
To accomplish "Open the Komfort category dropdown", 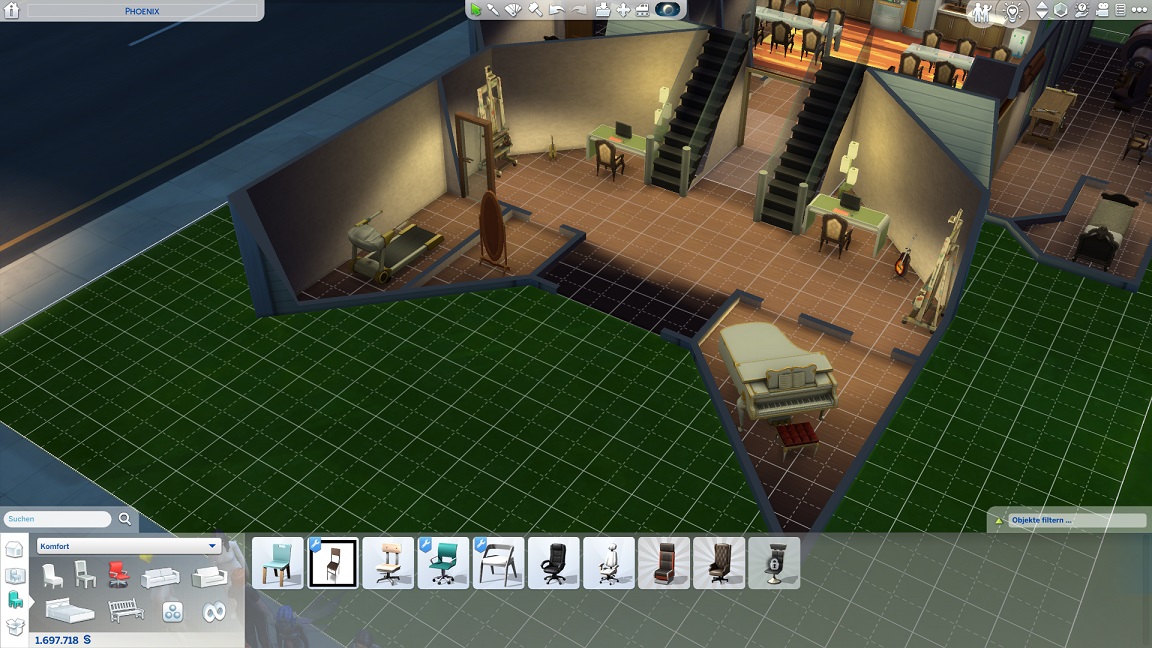I will 128,546.
